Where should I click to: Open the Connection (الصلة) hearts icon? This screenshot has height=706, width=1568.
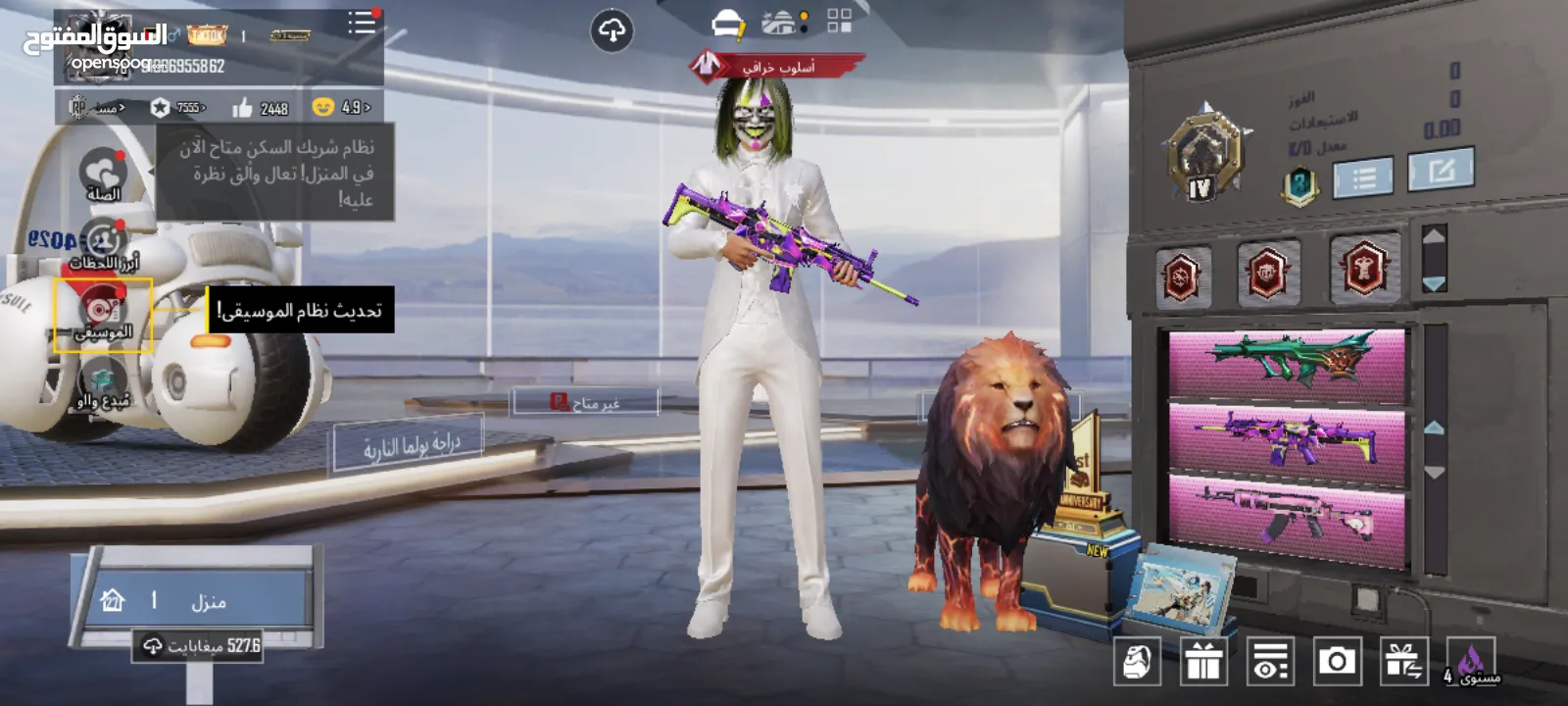pyautogui.click(x=103, y=175)
